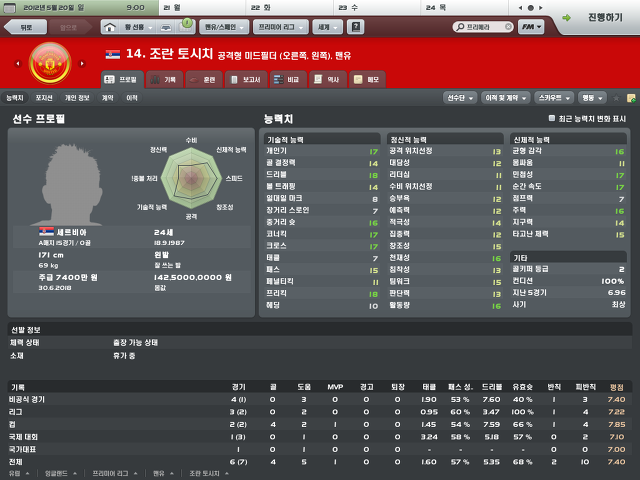The image size is (640, 480).
Task: Open the 계약 sub-tab
Action: pos(107,98)
